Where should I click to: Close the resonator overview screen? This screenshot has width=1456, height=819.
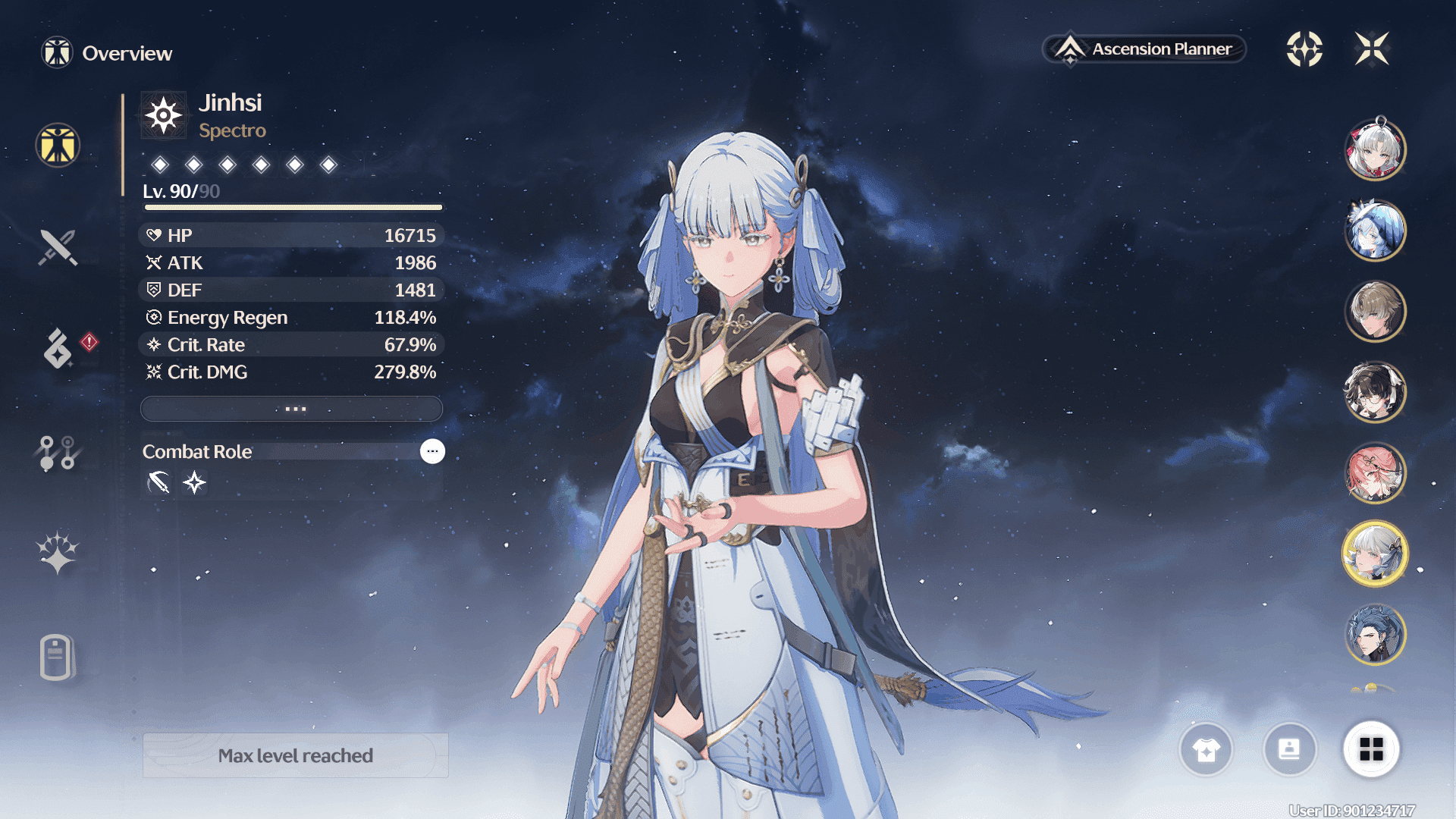[1372, 49]
